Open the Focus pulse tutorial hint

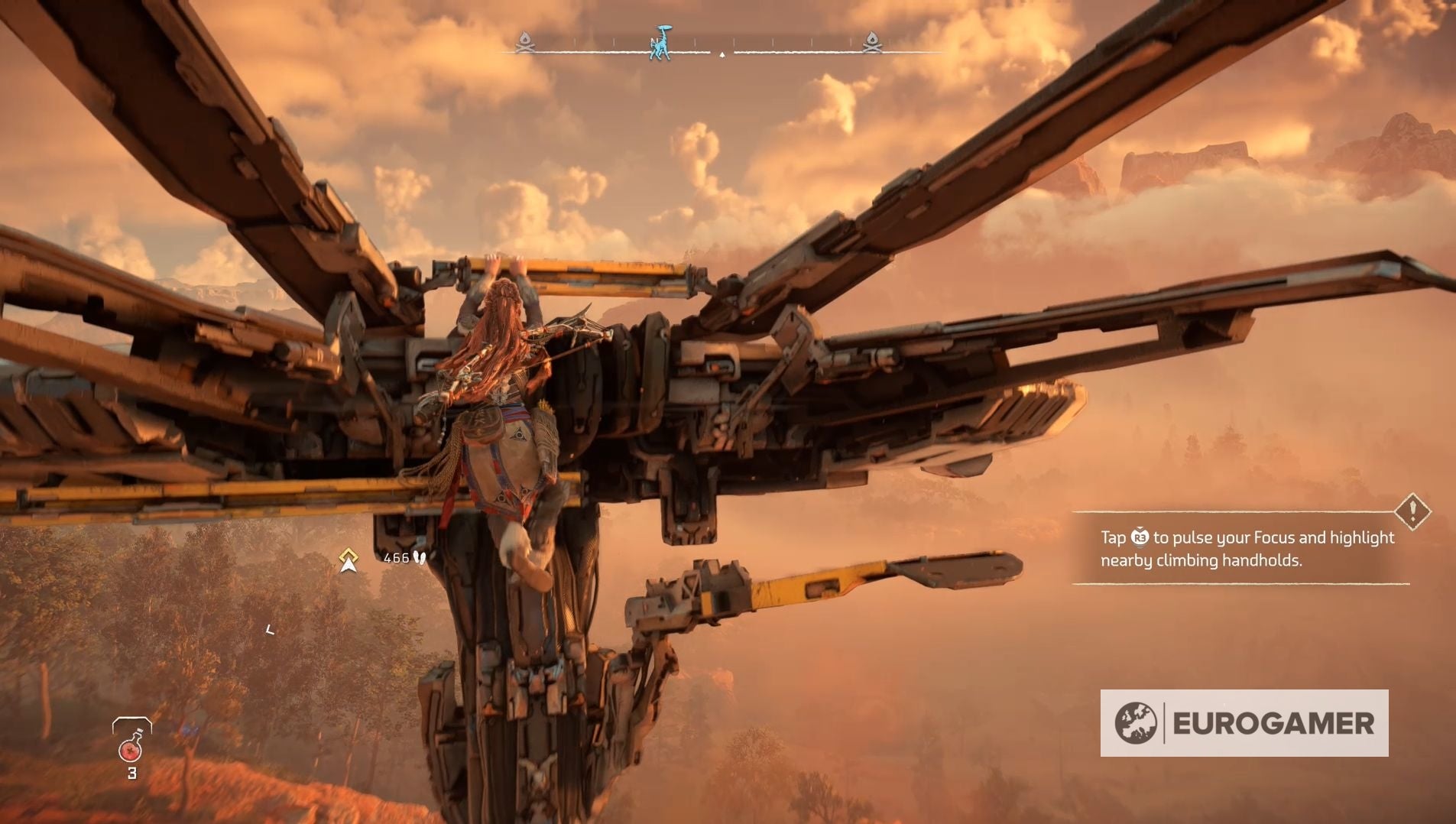tap(1247, 549)
